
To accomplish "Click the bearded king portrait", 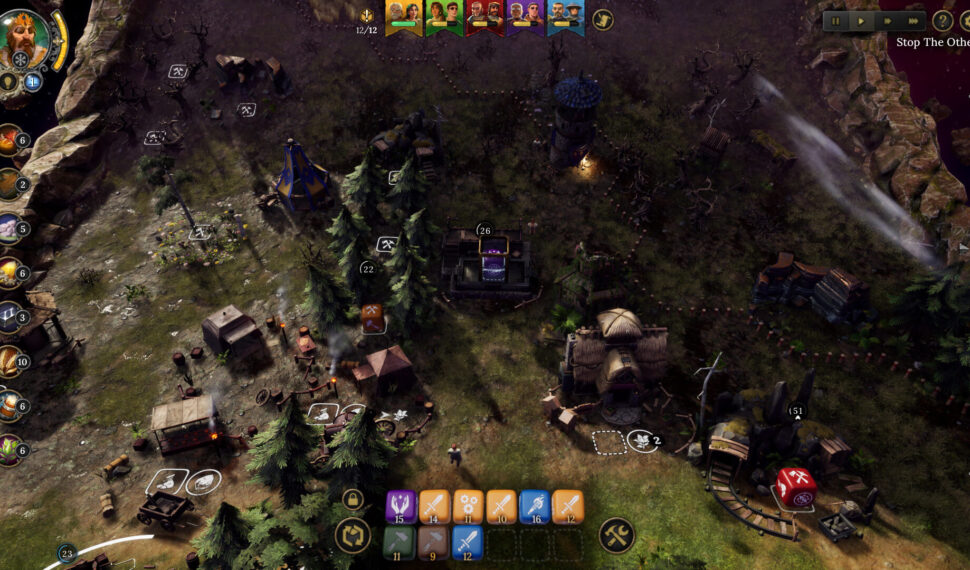I will point(27,38).
